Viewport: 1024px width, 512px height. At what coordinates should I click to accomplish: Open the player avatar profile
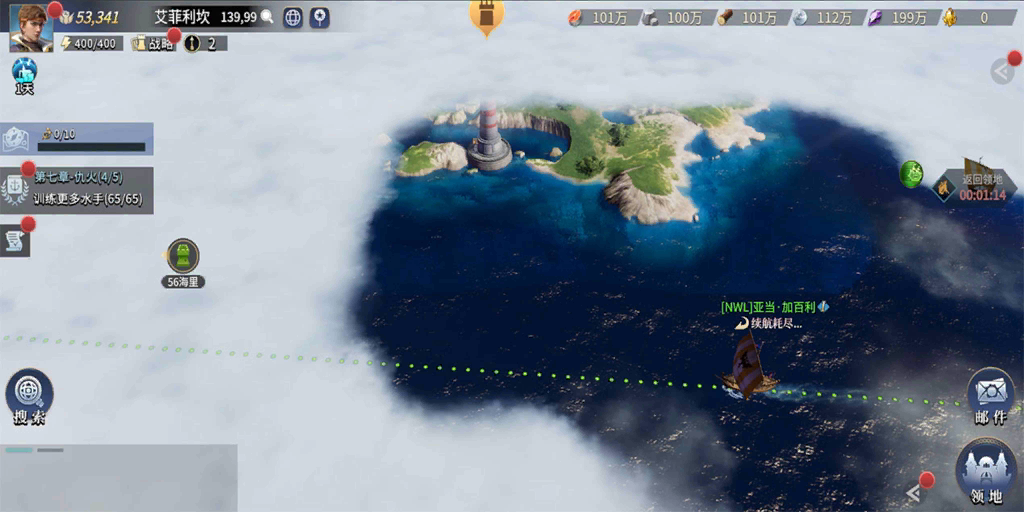tap(30, 27)
